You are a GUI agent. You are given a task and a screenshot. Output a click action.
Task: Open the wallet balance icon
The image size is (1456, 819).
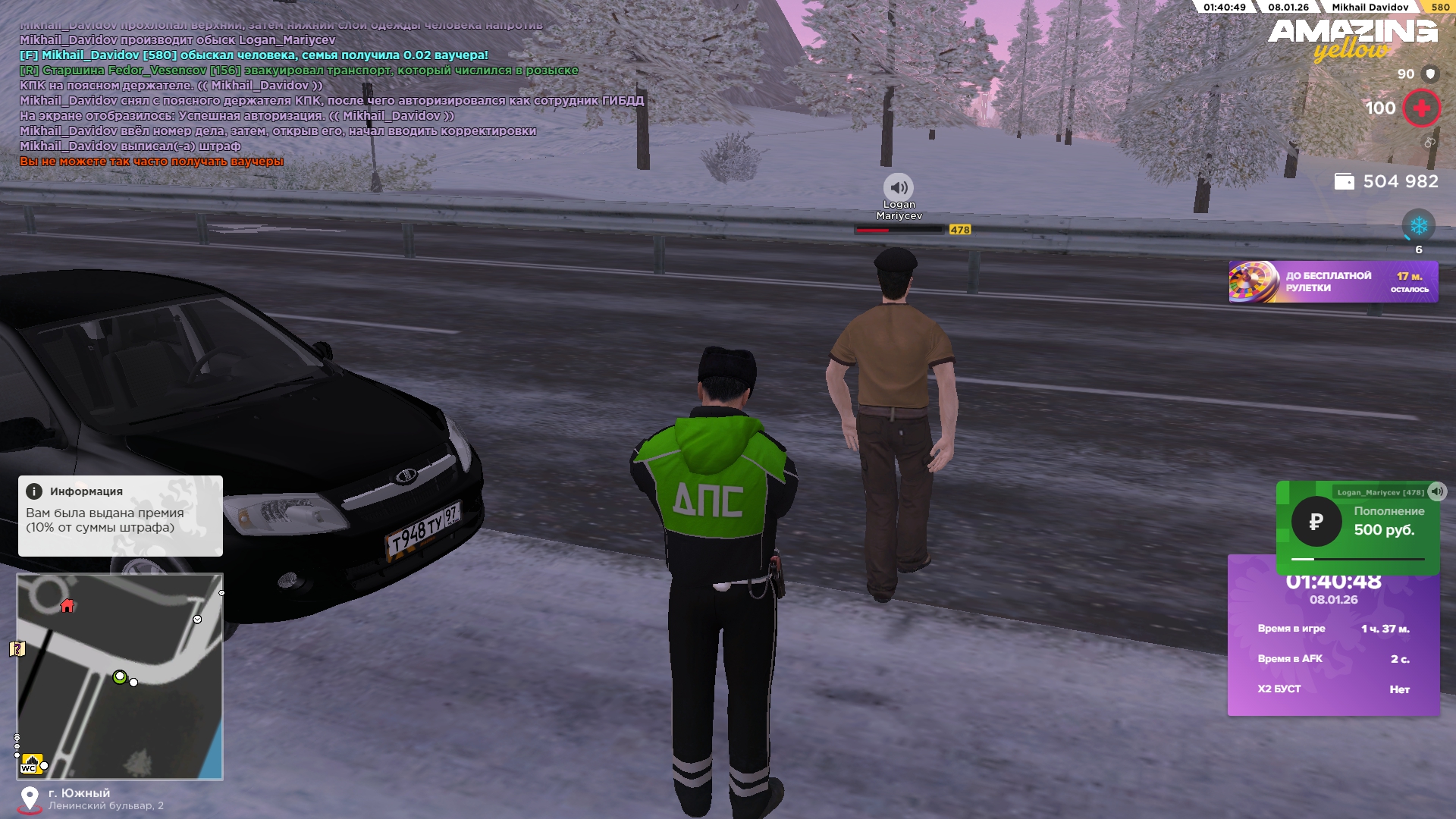(x=1344, y=181)
